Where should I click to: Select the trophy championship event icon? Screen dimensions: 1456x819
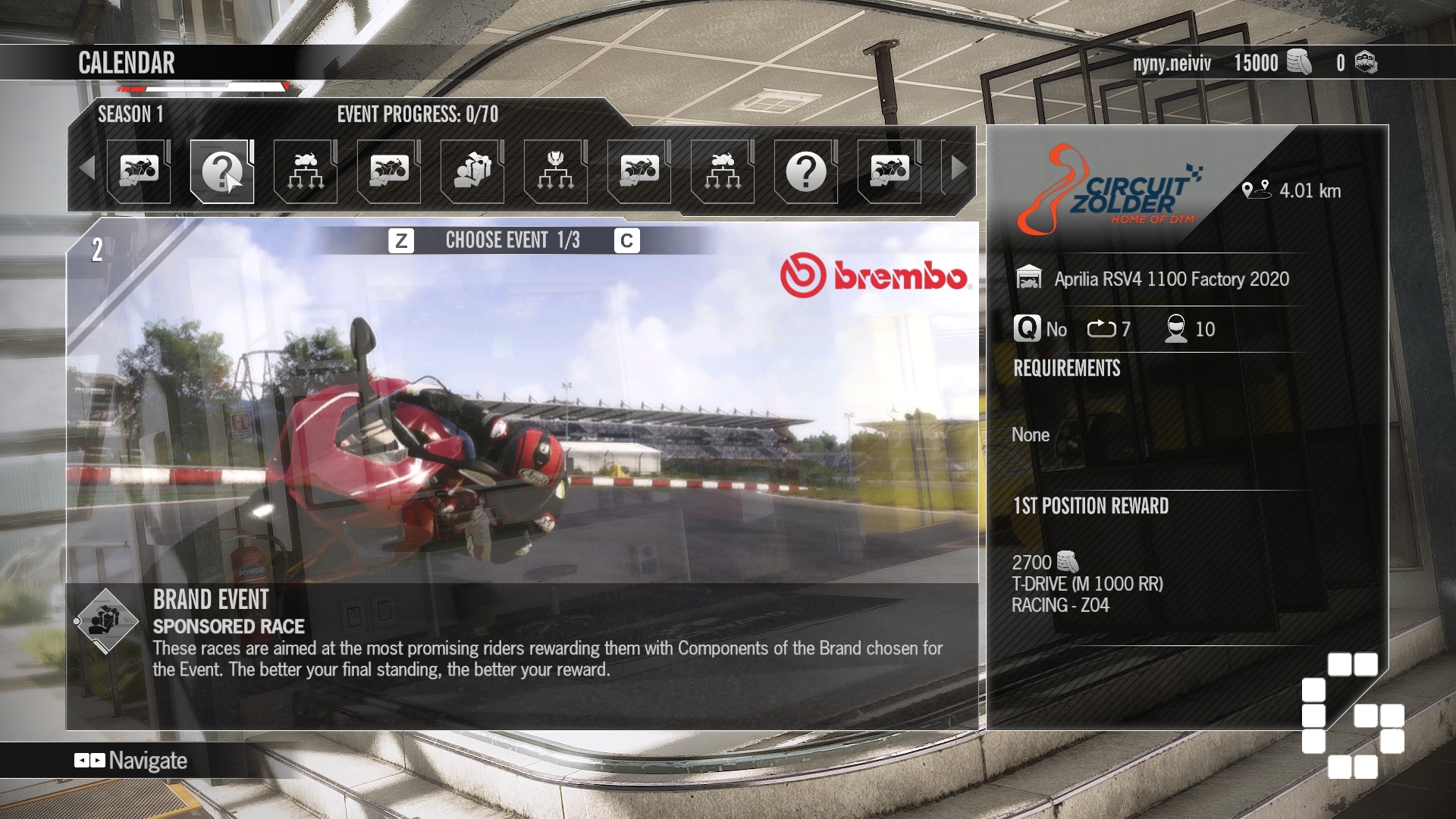pyautogui.click(x=554, y=171)
